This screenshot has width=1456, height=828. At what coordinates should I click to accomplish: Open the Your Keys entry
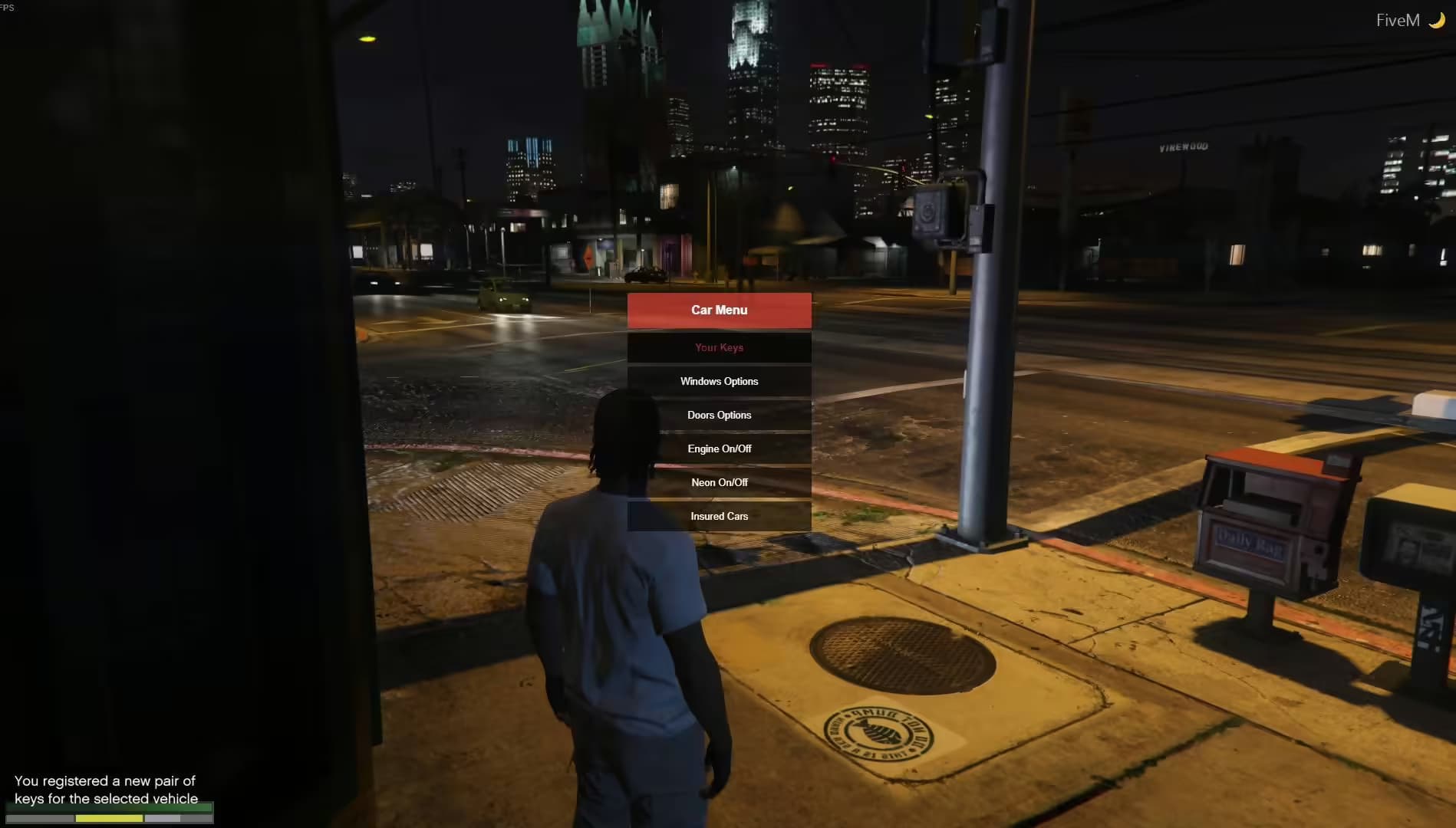[x=719, y=347]
